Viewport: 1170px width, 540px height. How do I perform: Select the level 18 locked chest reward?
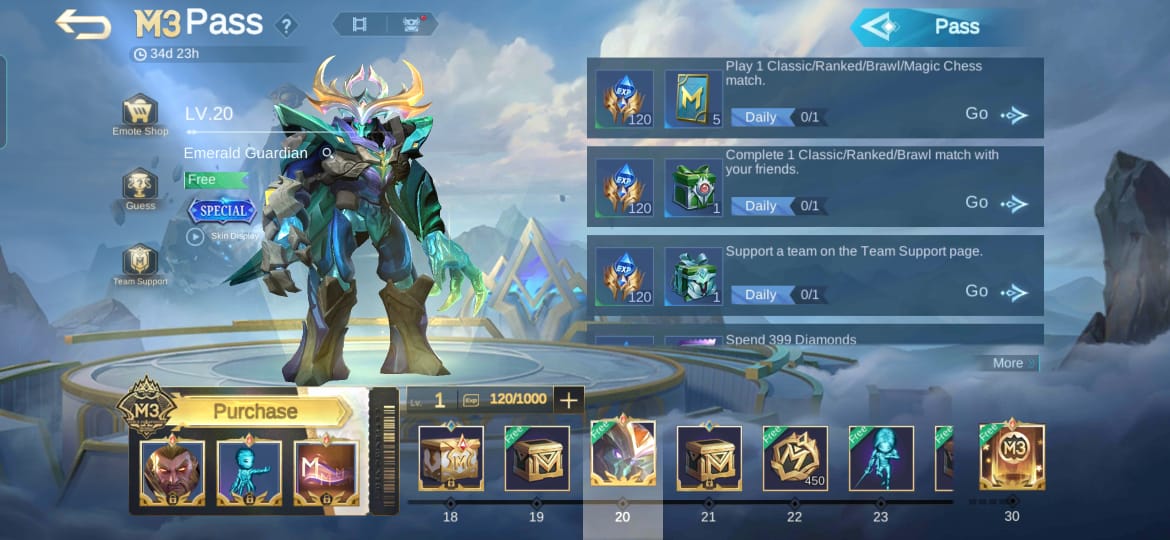(x=451, y=458)
